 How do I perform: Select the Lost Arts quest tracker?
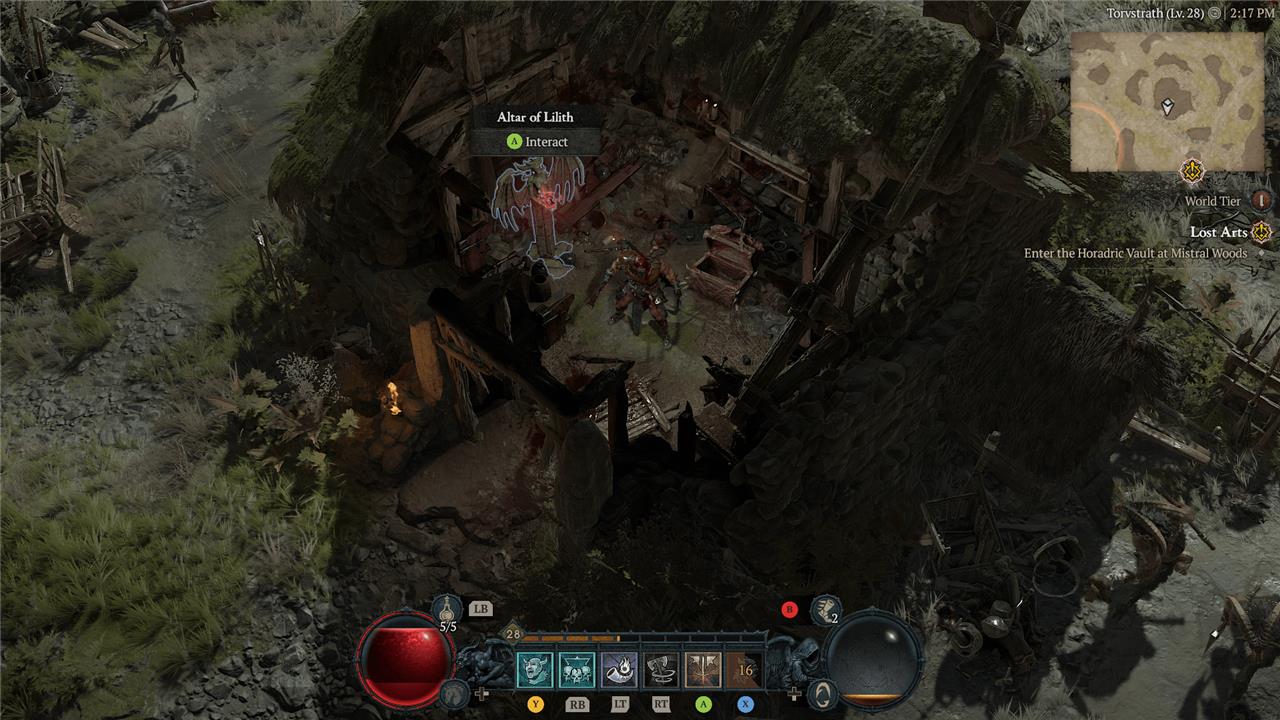1219,233
